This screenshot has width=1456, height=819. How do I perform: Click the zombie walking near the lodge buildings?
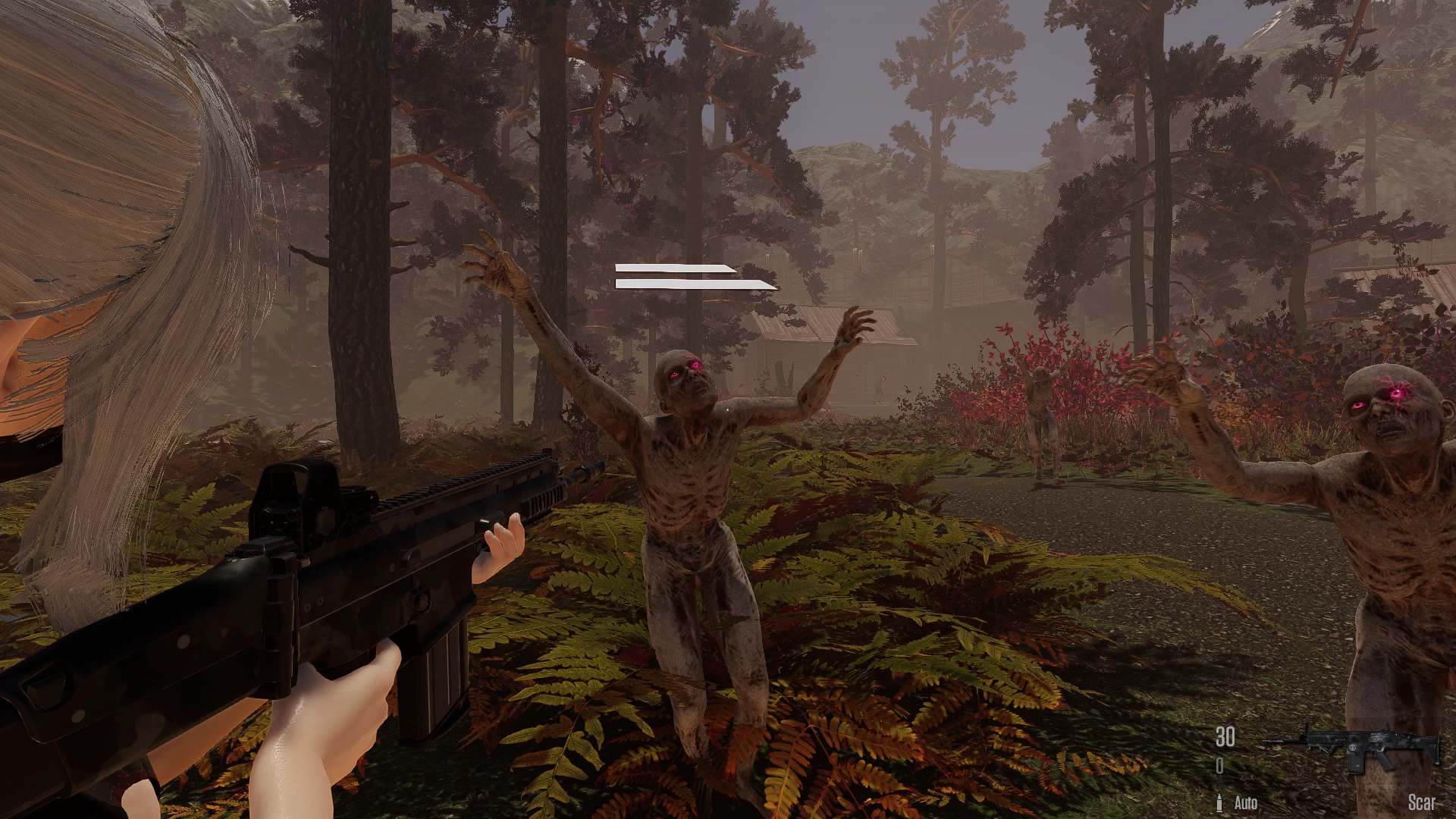880,388
